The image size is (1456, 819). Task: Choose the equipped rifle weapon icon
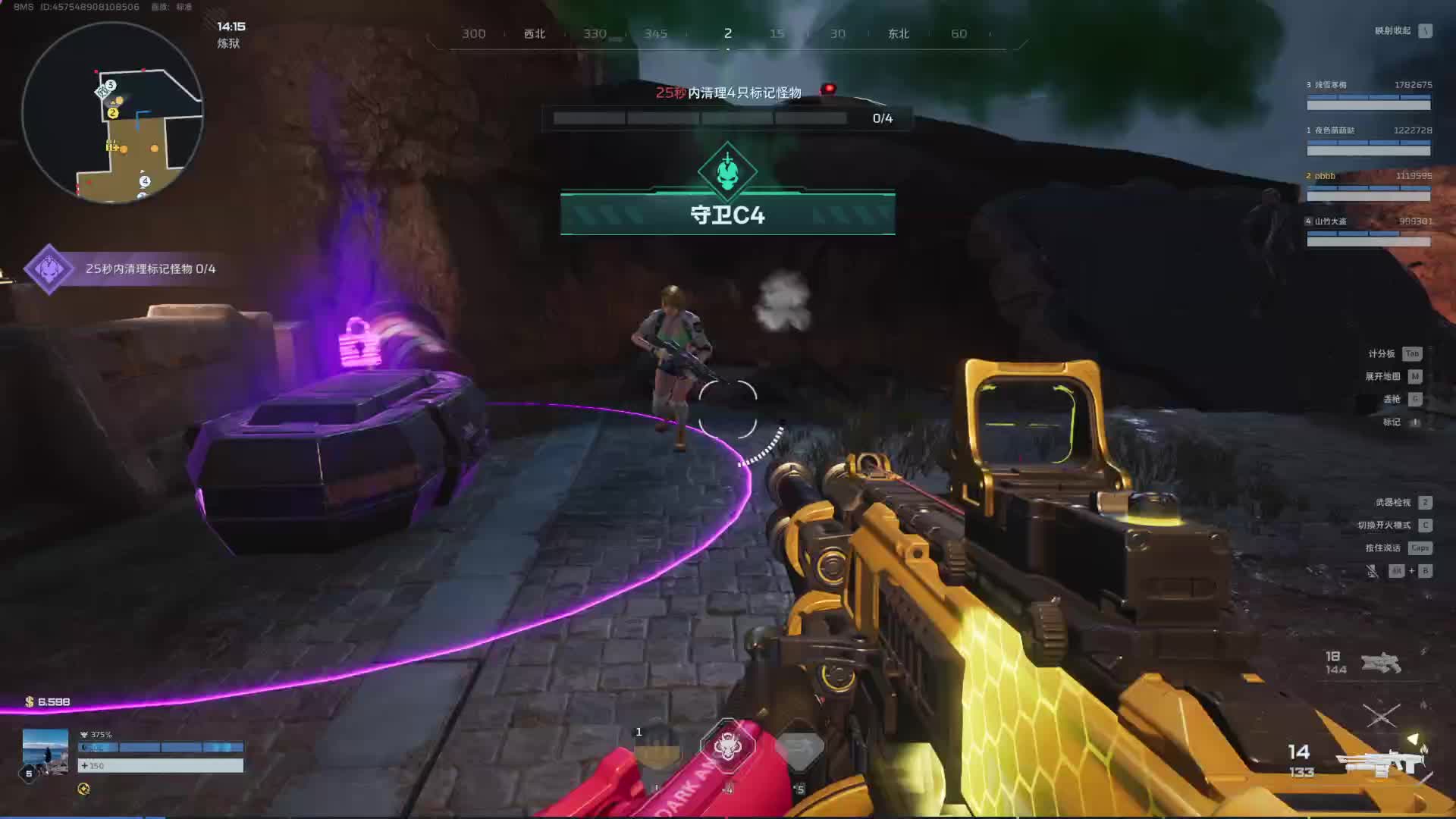pyautogui.click(x=1380, y=762)
